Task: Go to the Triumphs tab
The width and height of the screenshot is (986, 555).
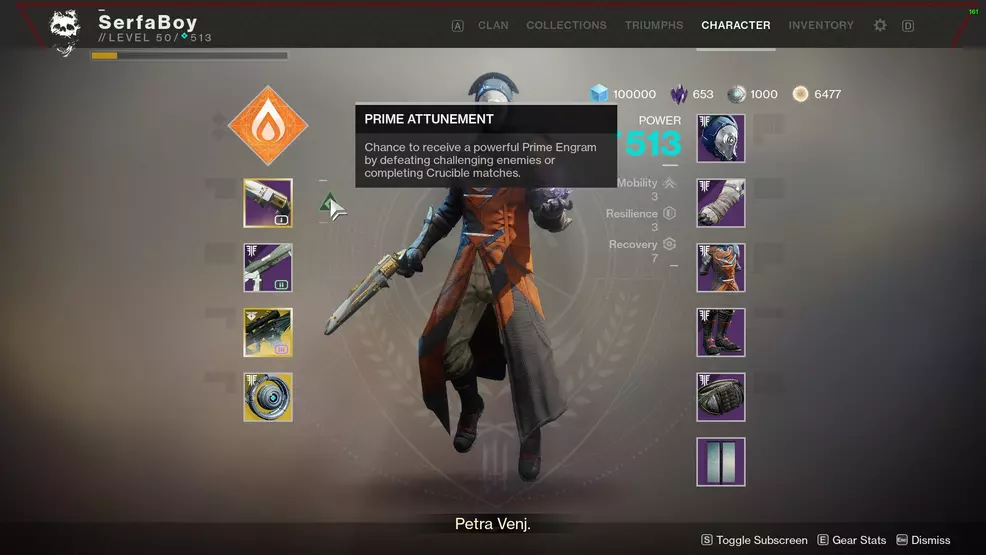Action: (x=654, y=25)
